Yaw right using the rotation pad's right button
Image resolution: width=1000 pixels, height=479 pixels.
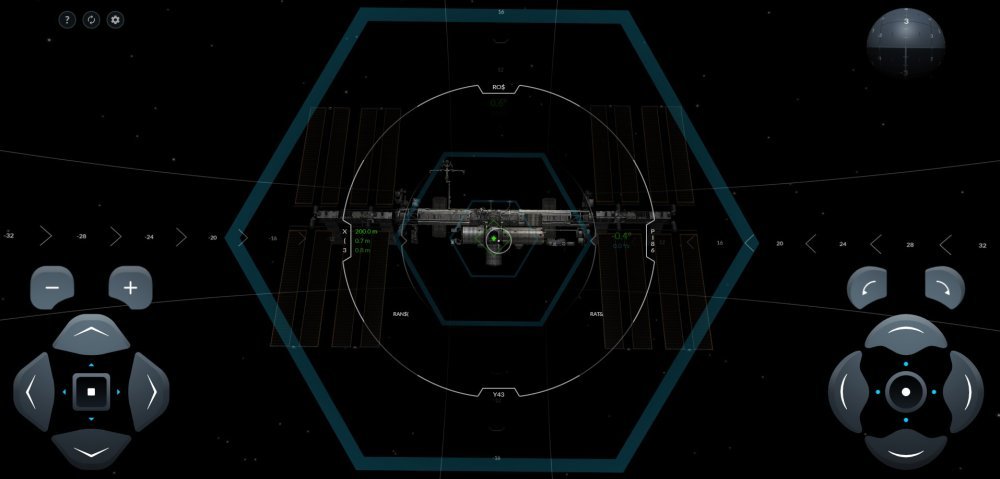(964, 391)
